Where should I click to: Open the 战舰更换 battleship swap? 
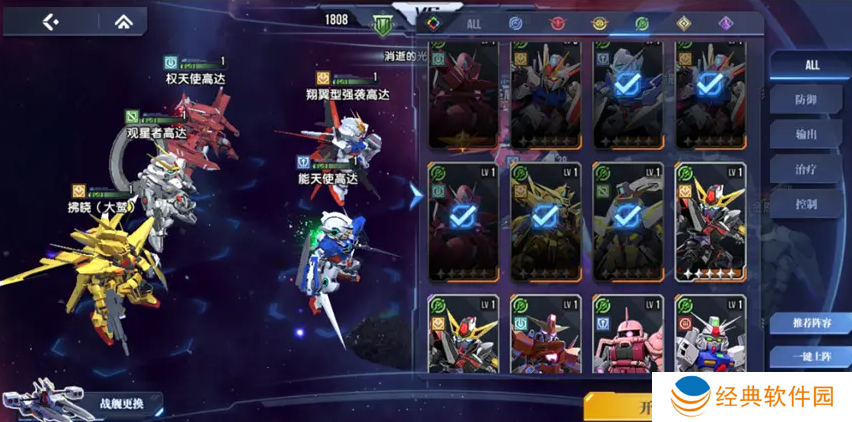click(121, 404)
